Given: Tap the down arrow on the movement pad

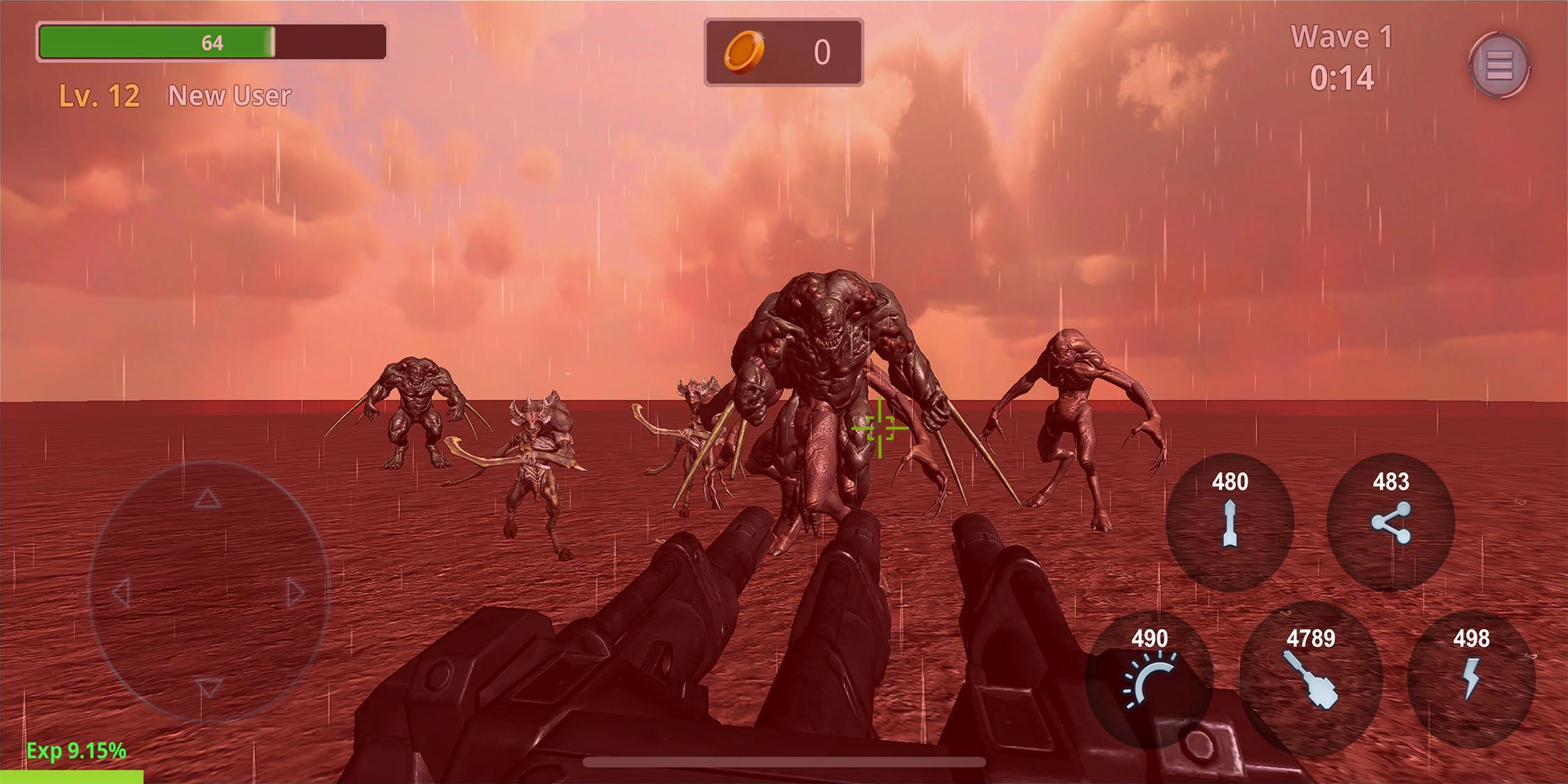Looking at the screenshot, I should coord(208,687).
